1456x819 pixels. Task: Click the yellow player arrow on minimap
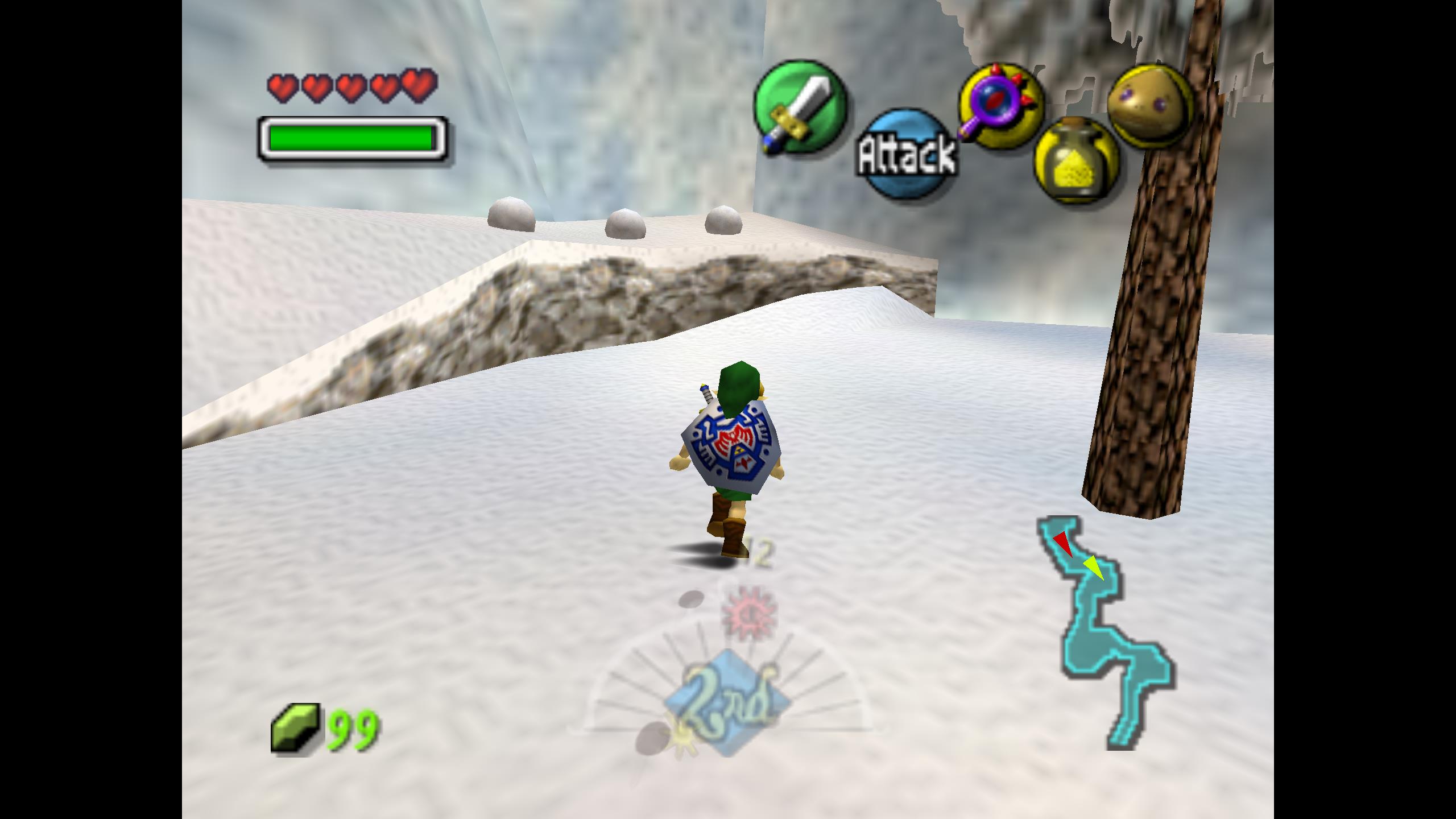(1093, 568)
